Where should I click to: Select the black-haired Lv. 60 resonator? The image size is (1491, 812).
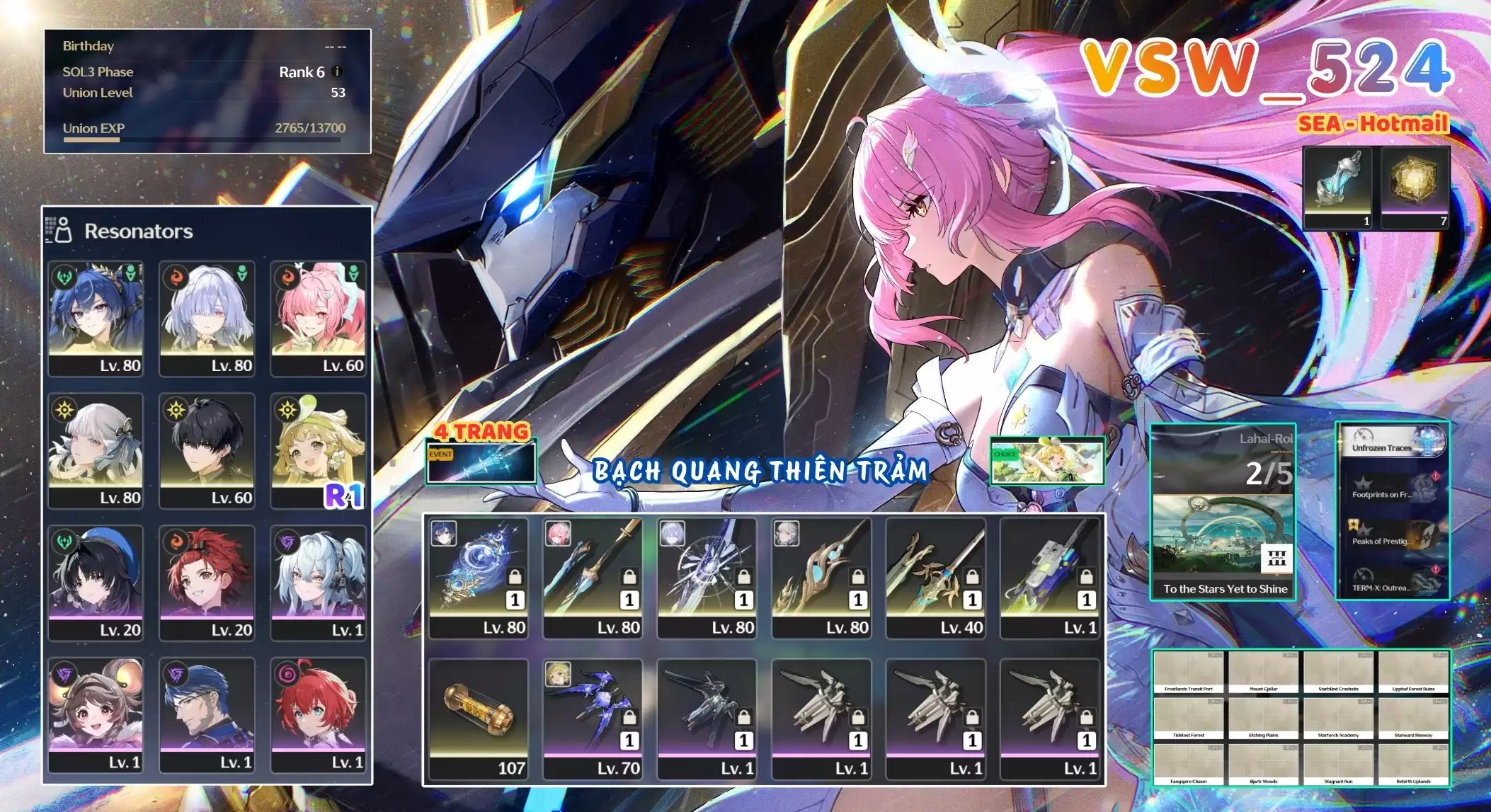coord(207,450)
